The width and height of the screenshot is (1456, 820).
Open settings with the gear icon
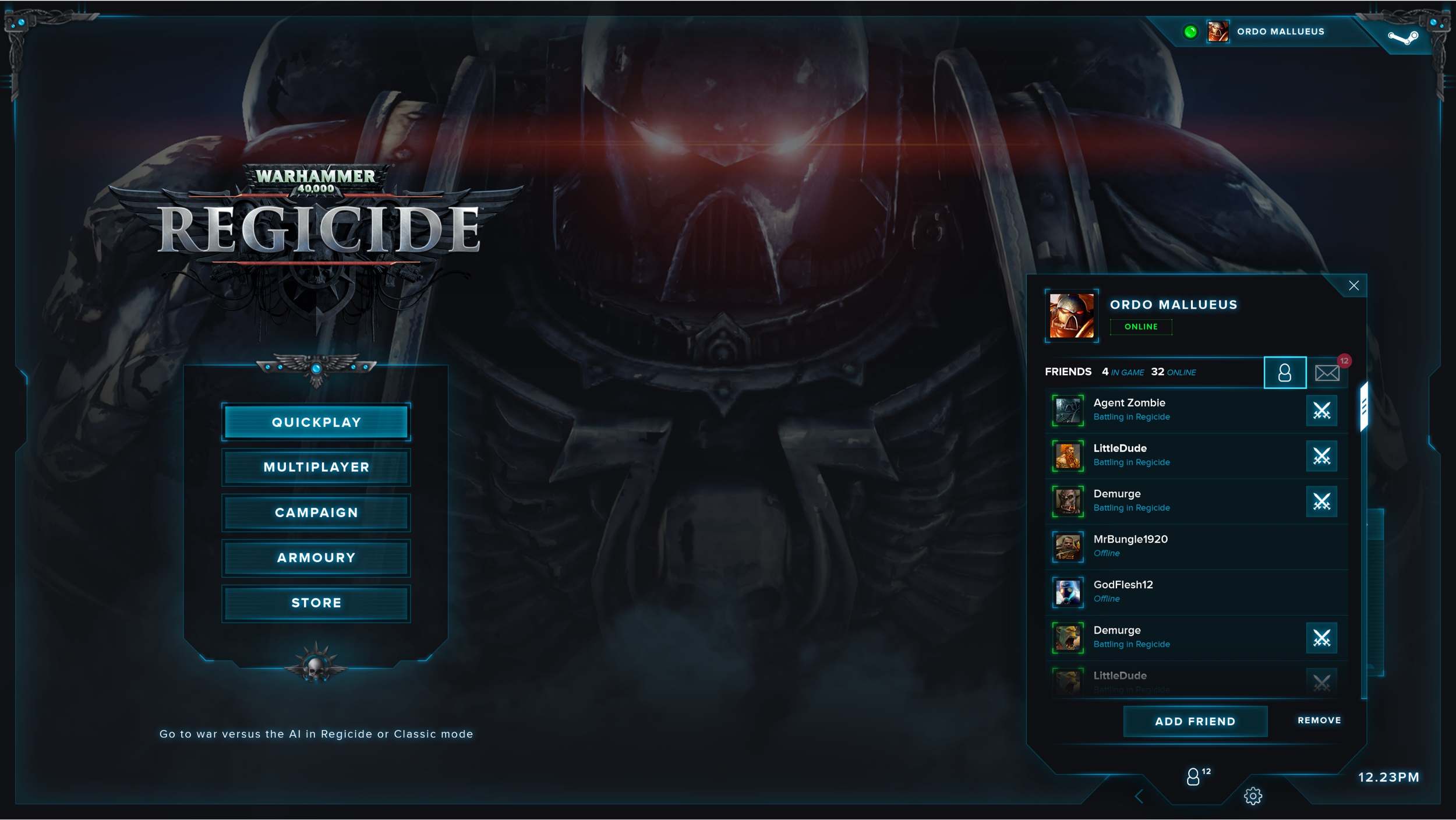tap(1253, 796)
